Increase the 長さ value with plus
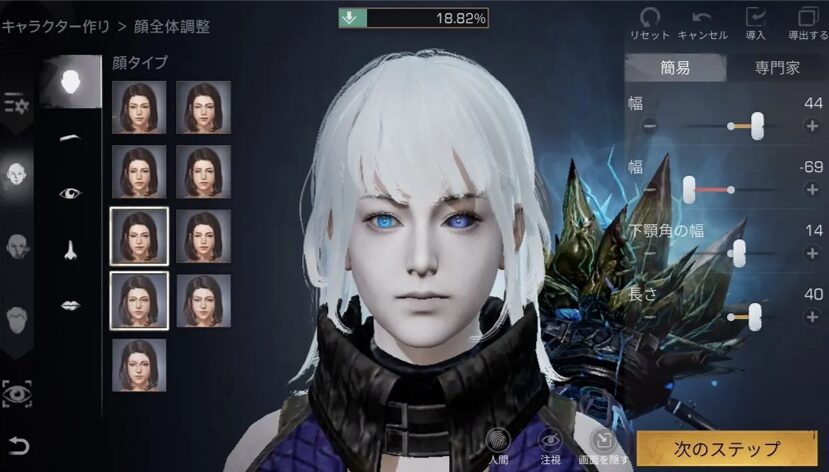Image resolution: width=829 pixels, height=472 pixels. (x=812, y=317)
